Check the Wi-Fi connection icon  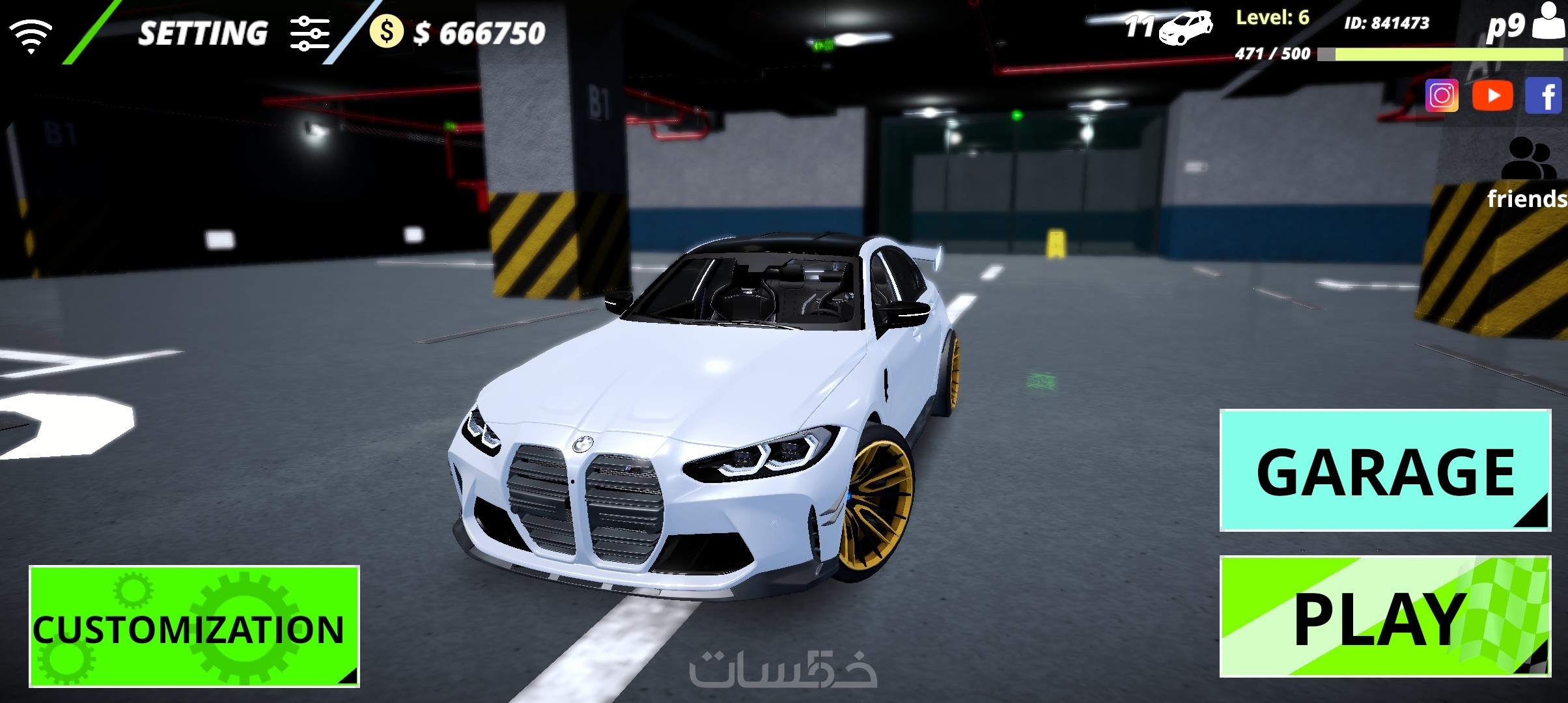[x=31, y=34]
